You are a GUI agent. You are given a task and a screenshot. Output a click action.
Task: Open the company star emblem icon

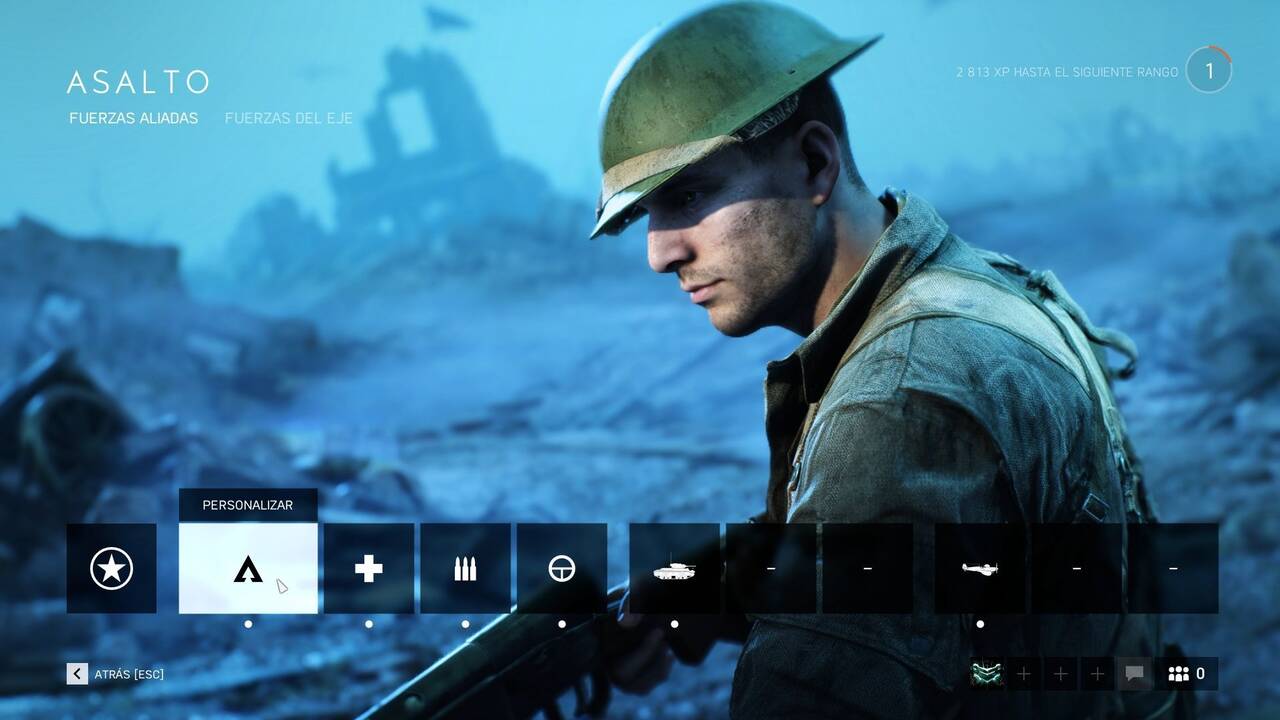[110, 567]
